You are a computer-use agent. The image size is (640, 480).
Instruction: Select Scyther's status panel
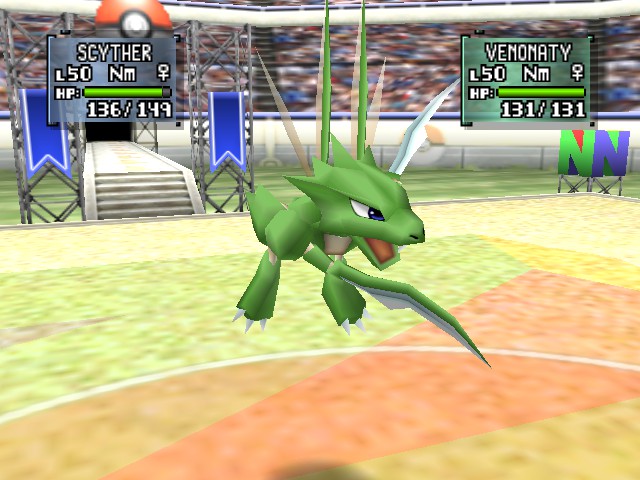[x=113, y=78]
